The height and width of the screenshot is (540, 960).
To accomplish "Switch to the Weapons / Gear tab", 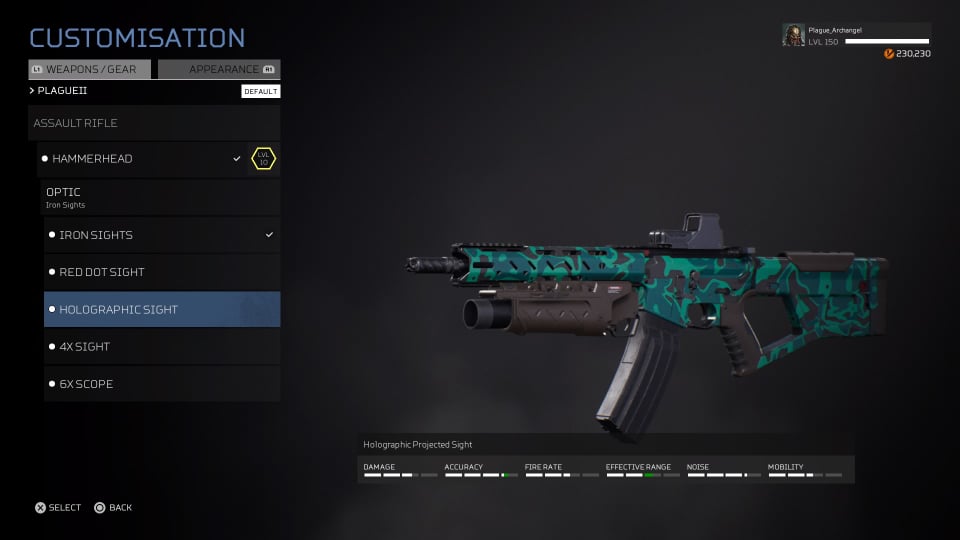I will pyautogui.click(x=90, y=70).
